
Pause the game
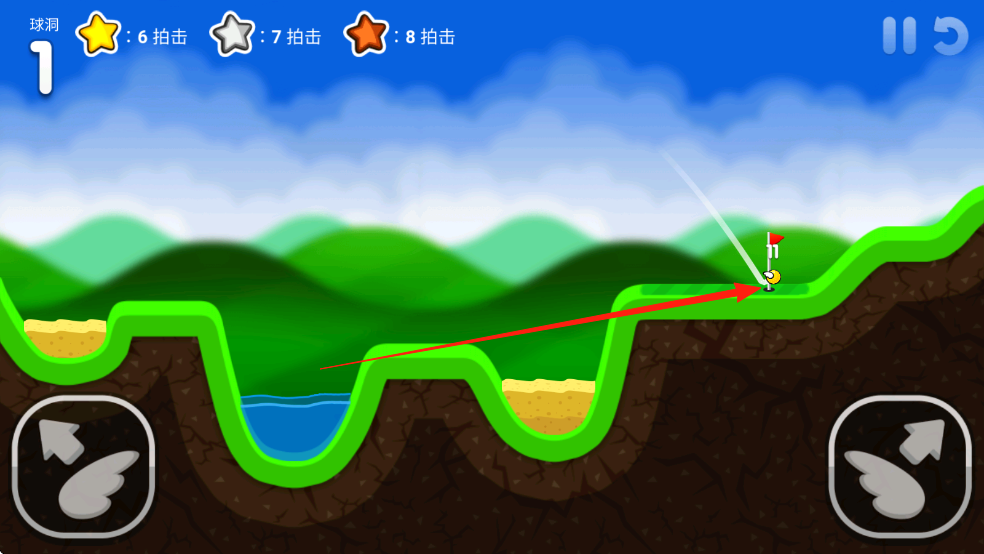899,36
